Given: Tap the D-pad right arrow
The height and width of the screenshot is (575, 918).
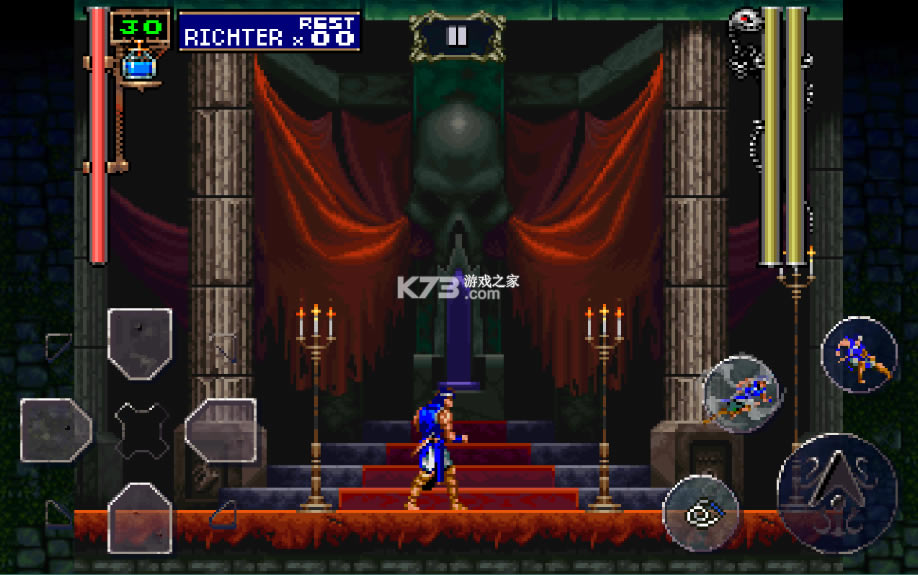Looking at the screenshot, I should (x=221, y=430).
